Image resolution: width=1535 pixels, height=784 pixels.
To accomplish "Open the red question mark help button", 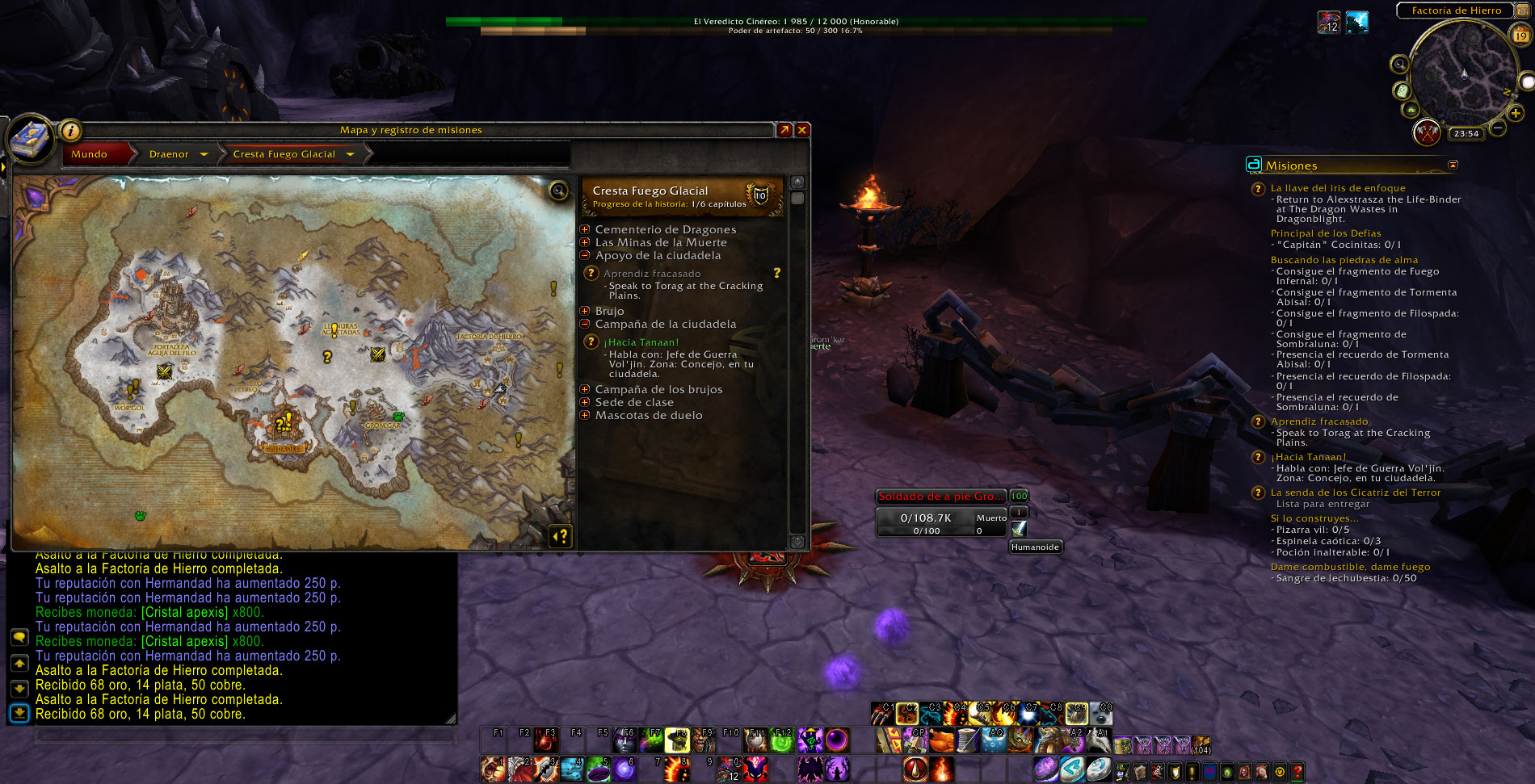I will tap(1297, 771).
